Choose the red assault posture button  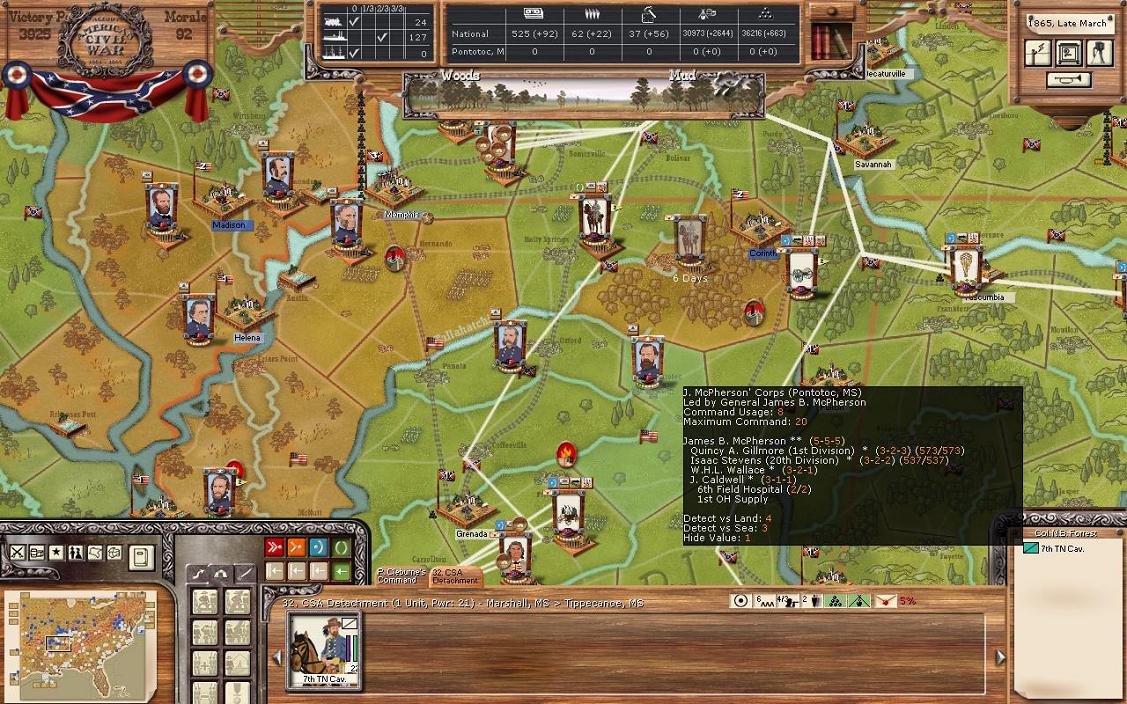pyautogui.click(x=275, y=547)
